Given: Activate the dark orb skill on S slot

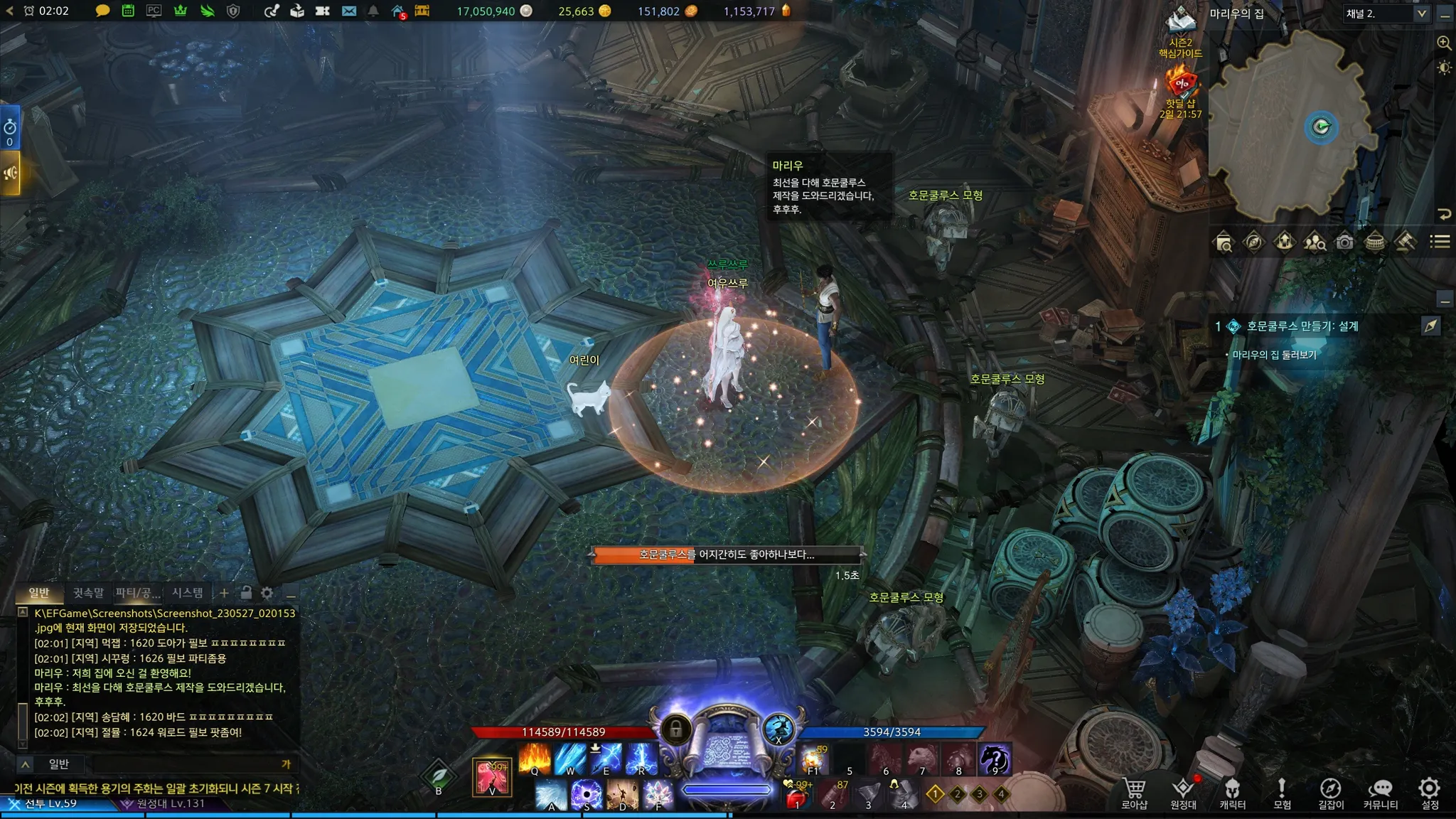Looking at the screenshot, I should click(x=587, y=795).
